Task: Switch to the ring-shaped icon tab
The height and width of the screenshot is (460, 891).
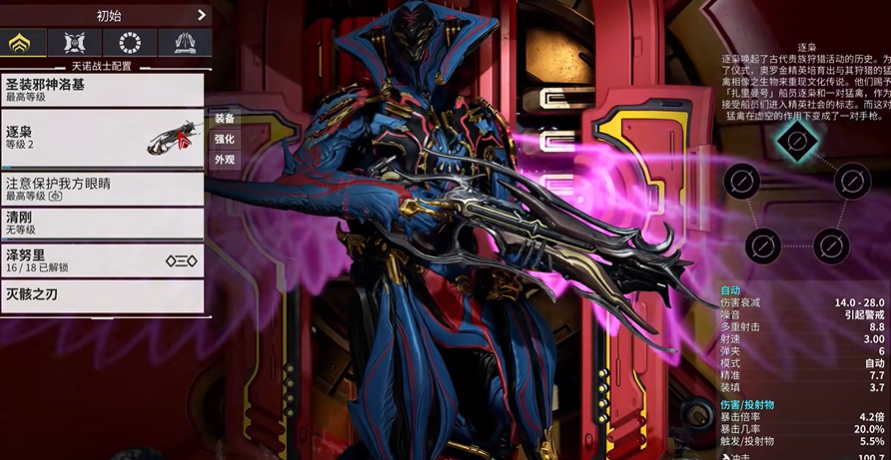Action: (x=130, y=43)
